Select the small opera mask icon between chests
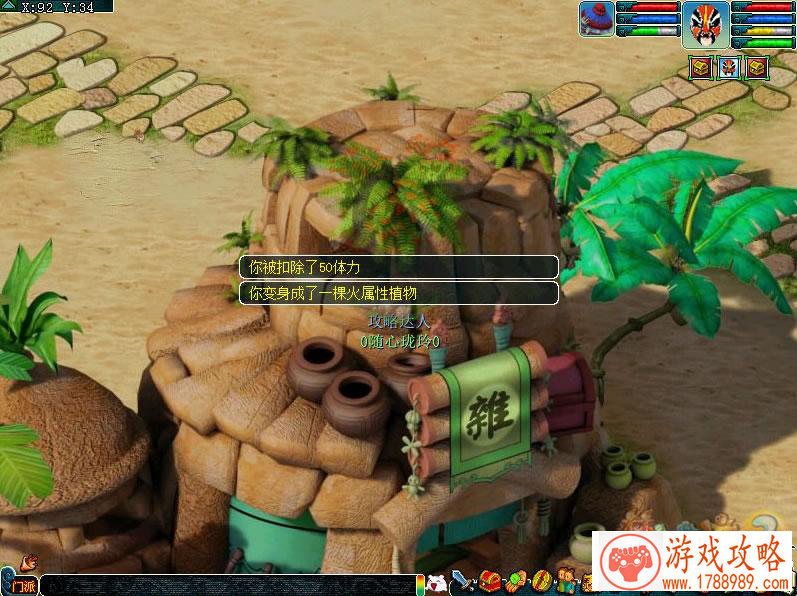 click(729, 68)
